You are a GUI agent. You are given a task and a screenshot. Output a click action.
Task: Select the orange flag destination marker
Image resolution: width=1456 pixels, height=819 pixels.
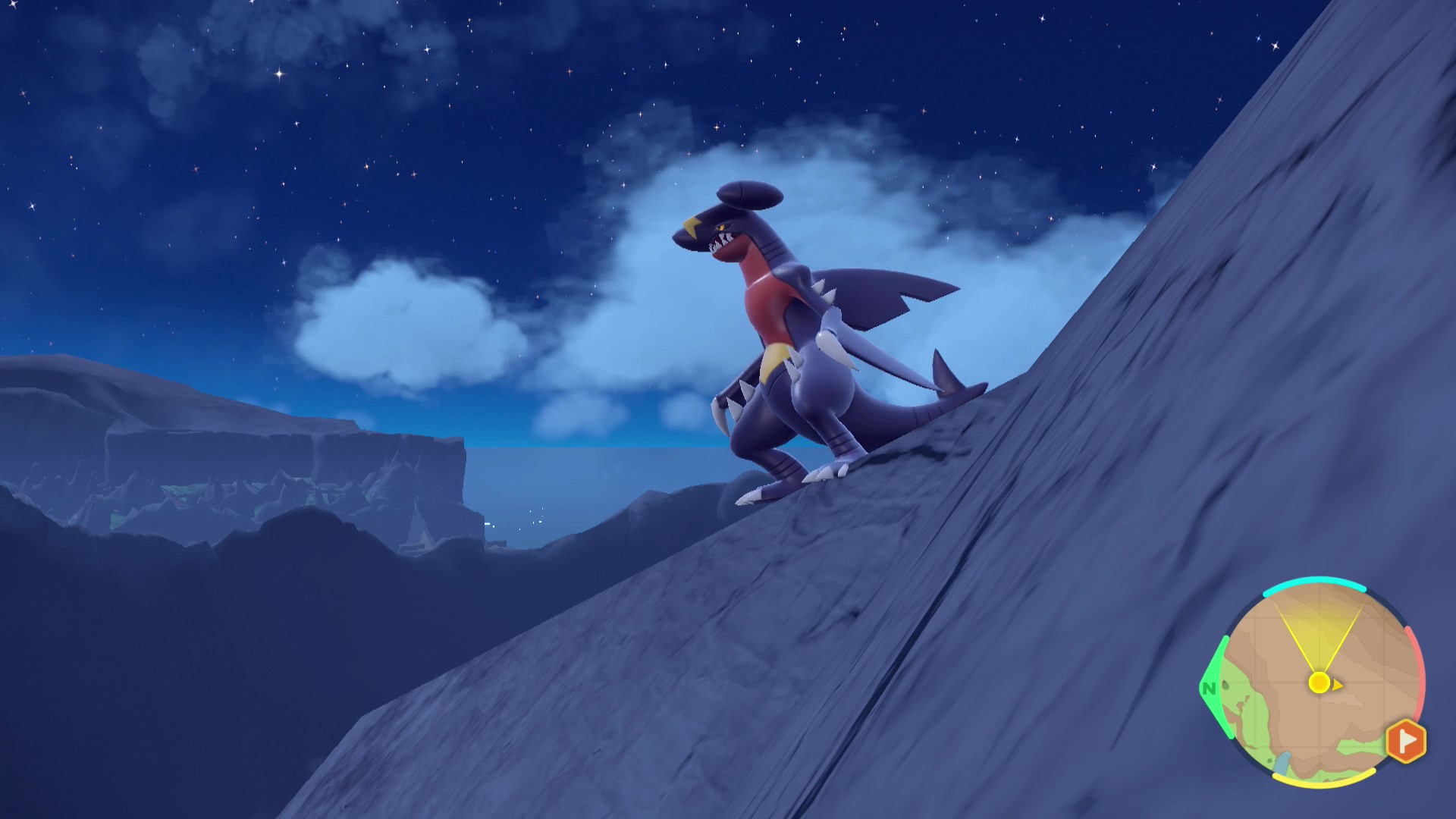click(1405, 740)
